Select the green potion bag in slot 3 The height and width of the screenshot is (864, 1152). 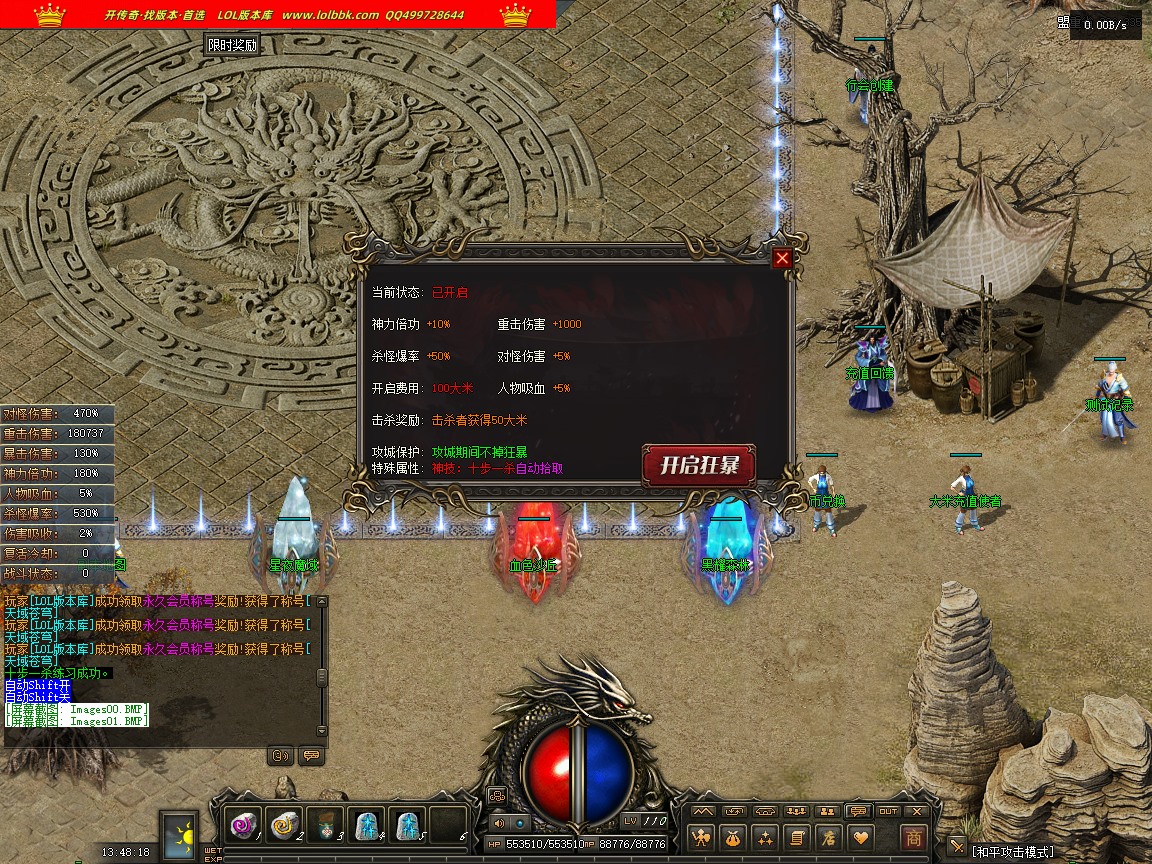(x=325, y=825)
